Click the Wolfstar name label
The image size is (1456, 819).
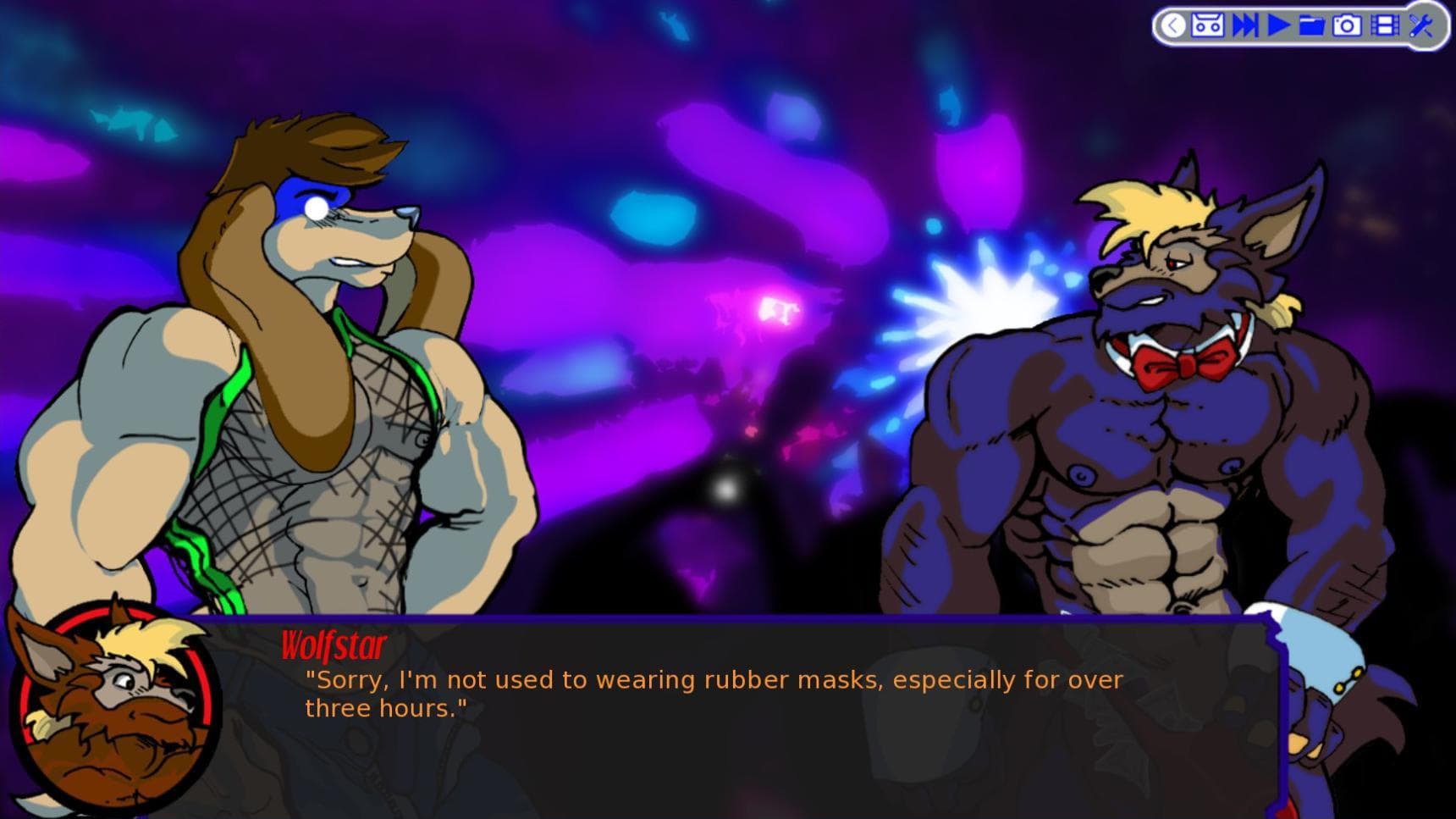332,645
